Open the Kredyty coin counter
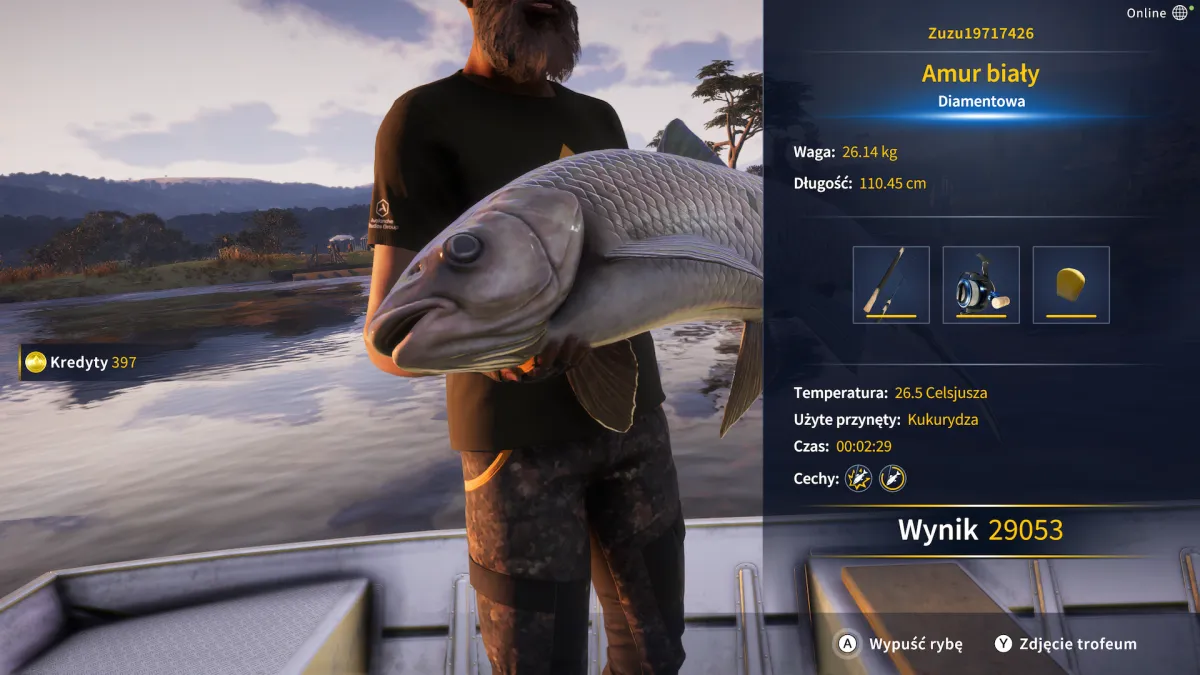The height and width of the screenshot is (675, 1200). pos(82,362)
